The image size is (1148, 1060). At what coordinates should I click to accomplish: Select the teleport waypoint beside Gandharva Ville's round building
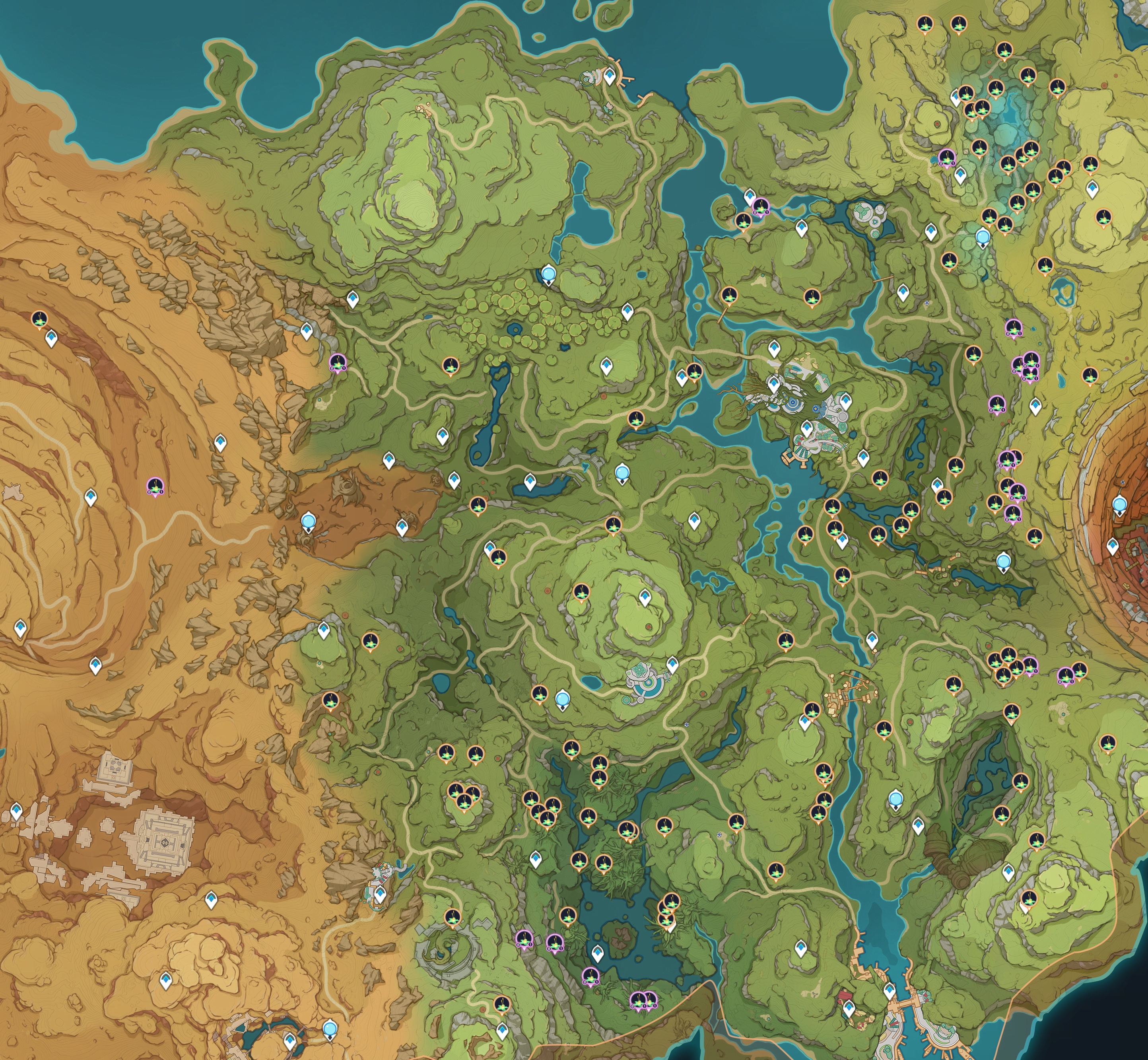[672, 665]
